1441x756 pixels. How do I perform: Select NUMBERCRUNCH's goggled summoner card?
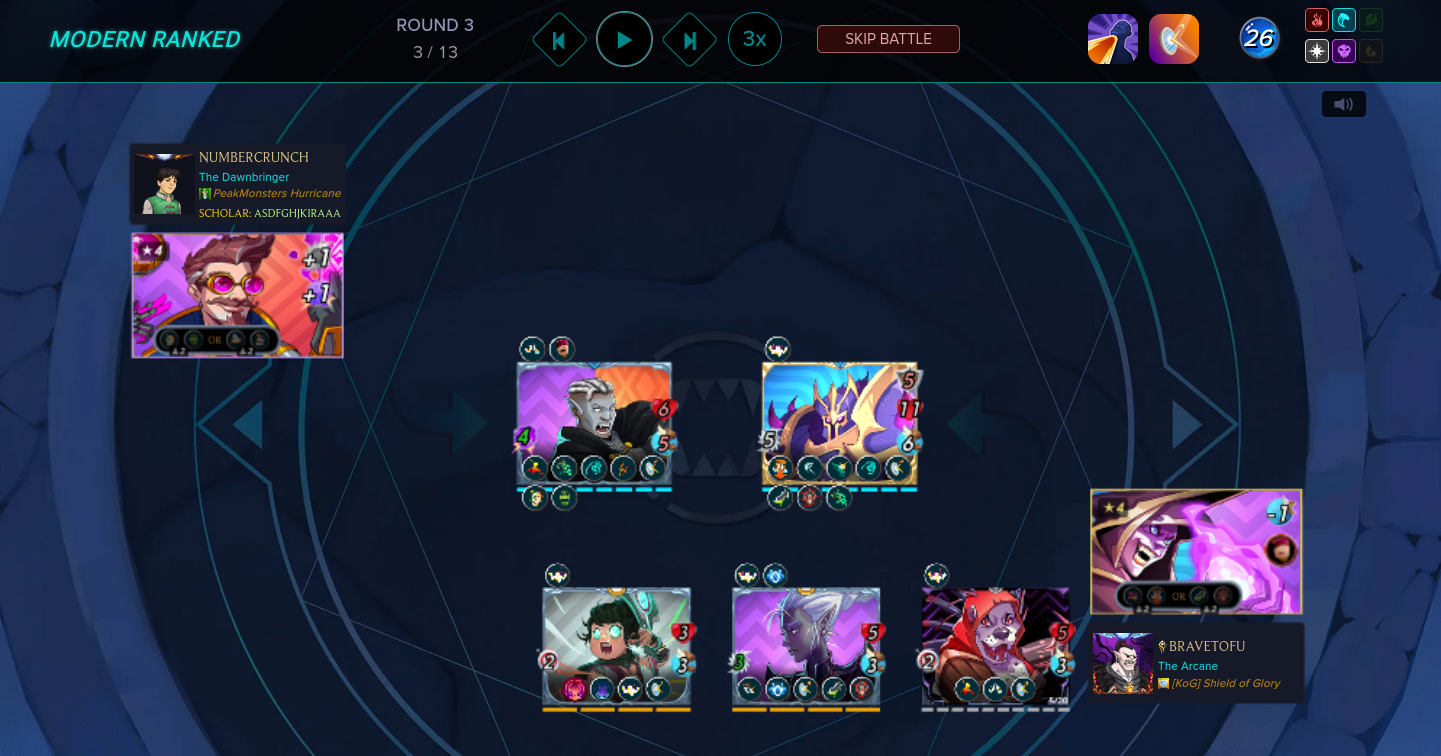[238, 295]
